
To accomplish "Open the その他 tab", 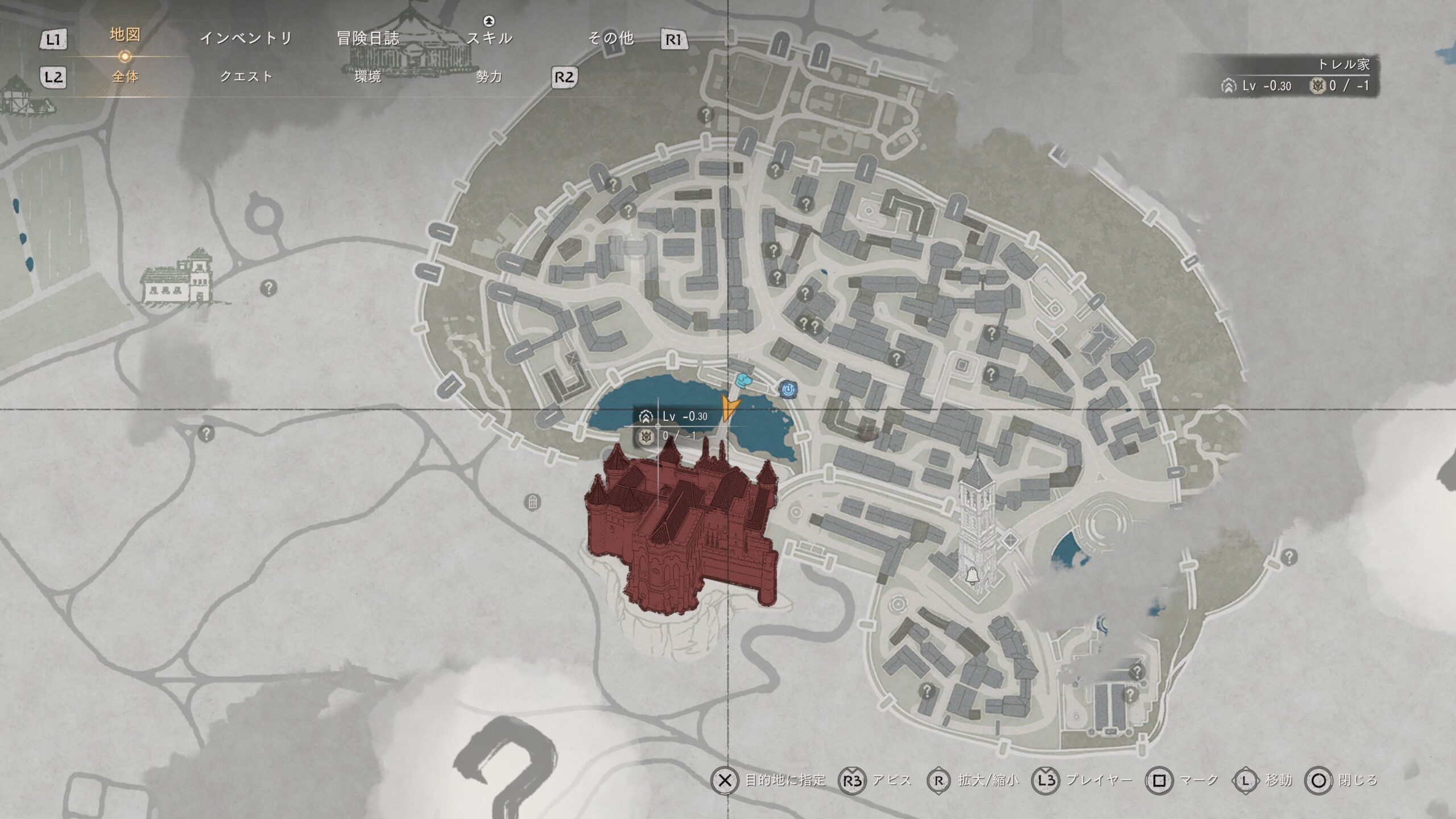I will (611, 38).
